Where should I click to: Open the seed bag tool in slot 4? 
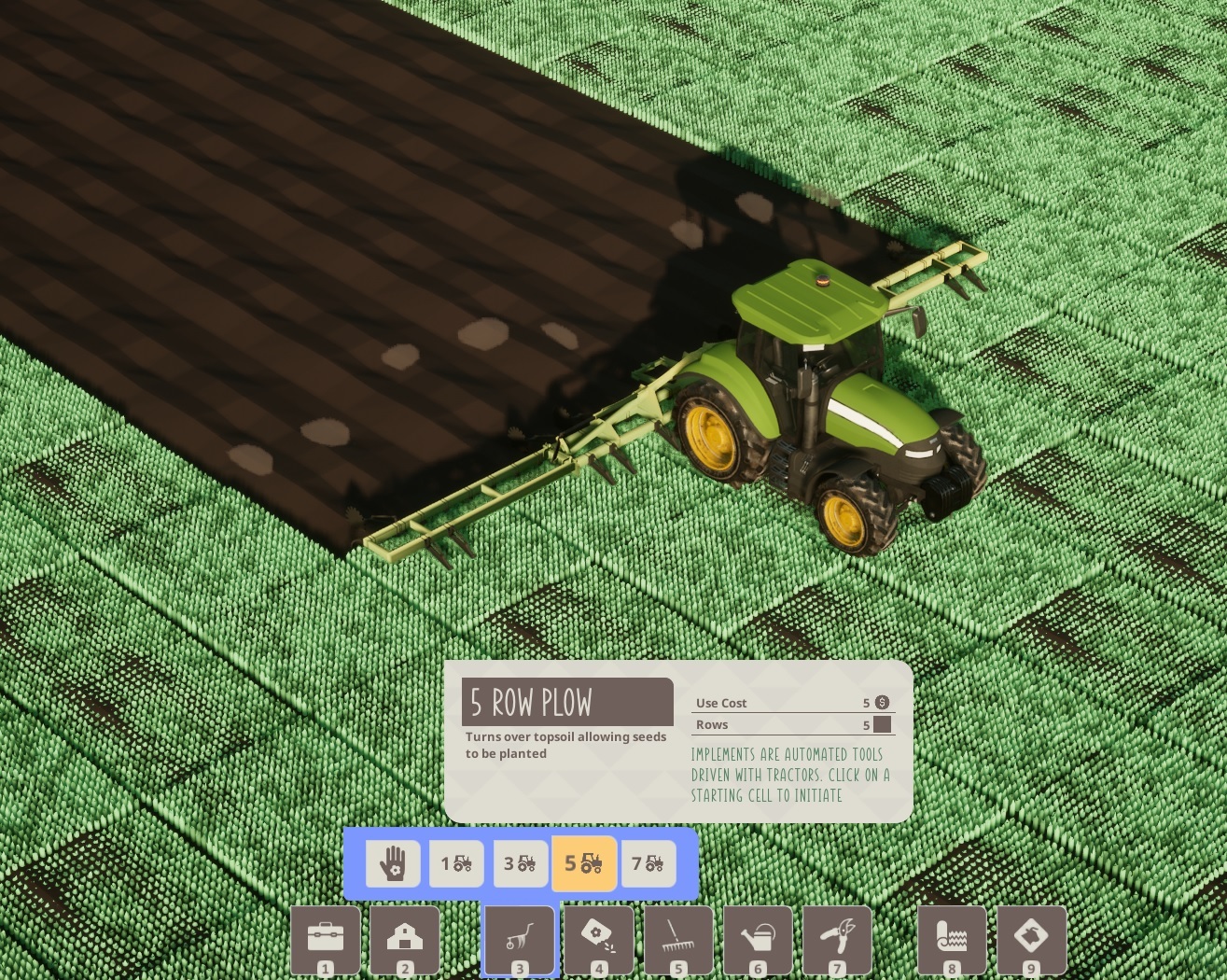[600, 940]
